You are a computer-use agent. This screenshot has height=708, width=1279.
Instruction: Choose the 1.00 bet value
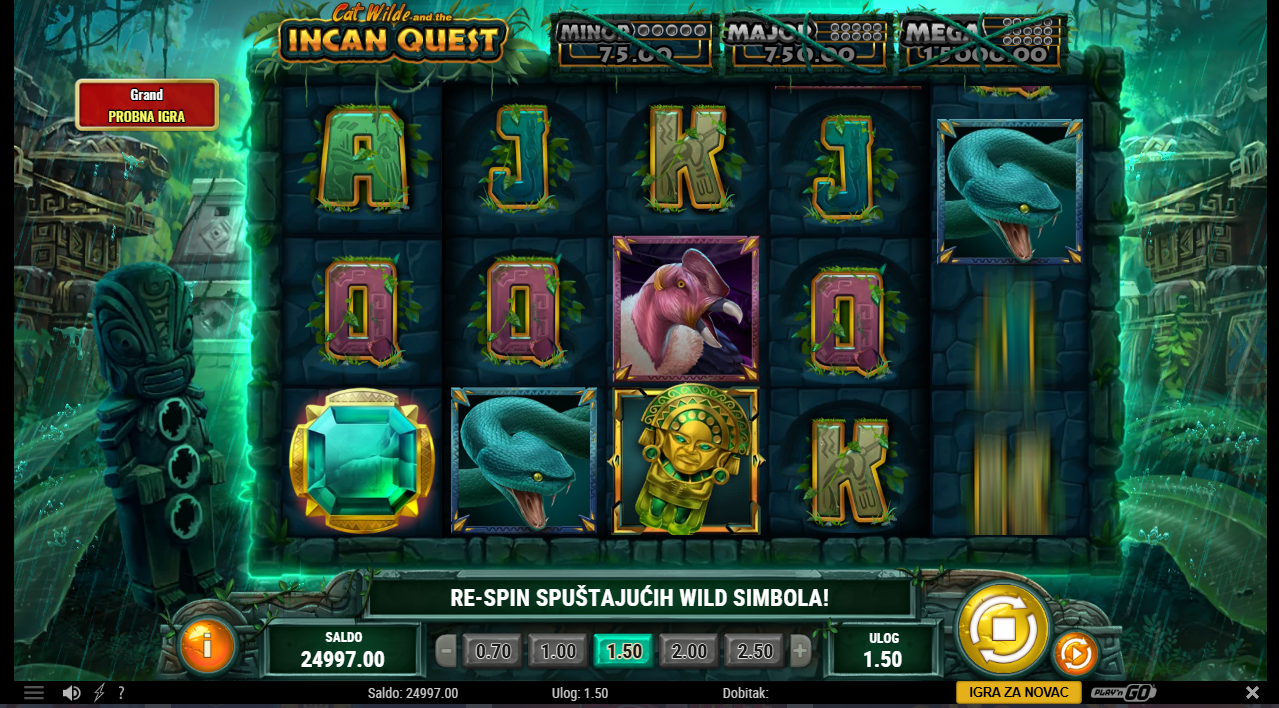pyautogui.click(x=558, y=652)
